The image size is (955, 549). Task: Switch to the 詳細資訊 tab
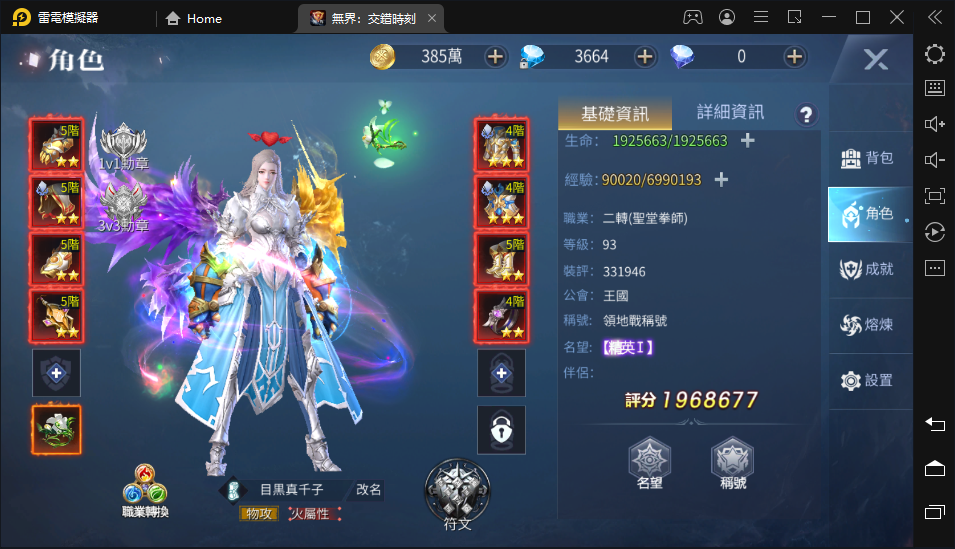point(730,112)
